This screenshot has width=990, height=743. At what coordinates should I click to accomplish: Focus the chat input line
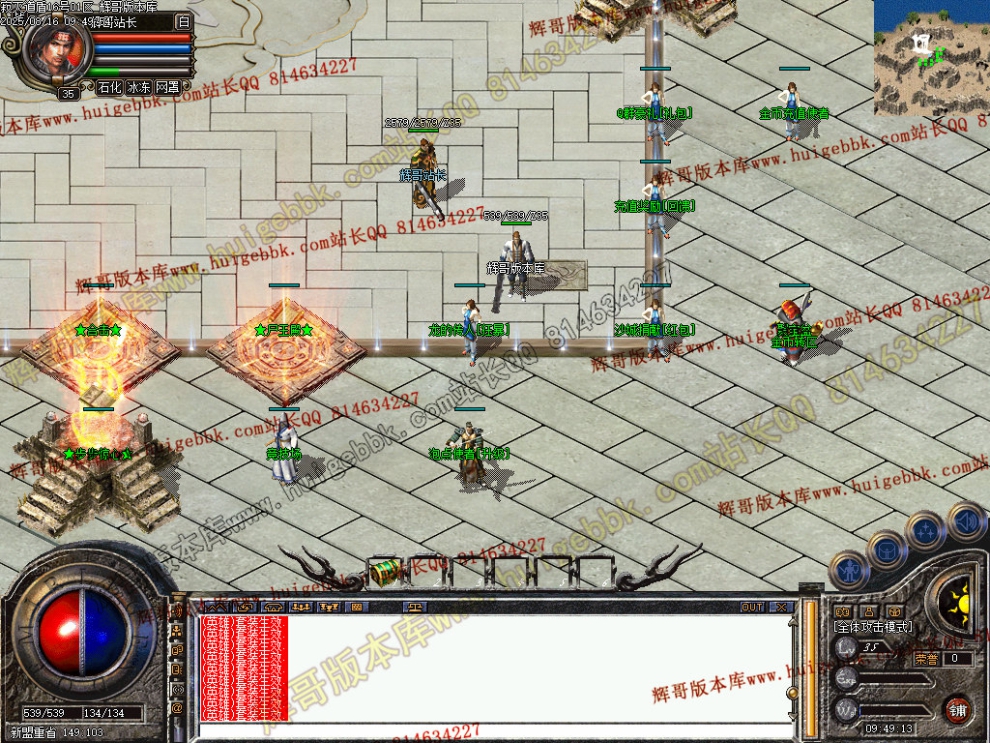click(x=490, y=732)
